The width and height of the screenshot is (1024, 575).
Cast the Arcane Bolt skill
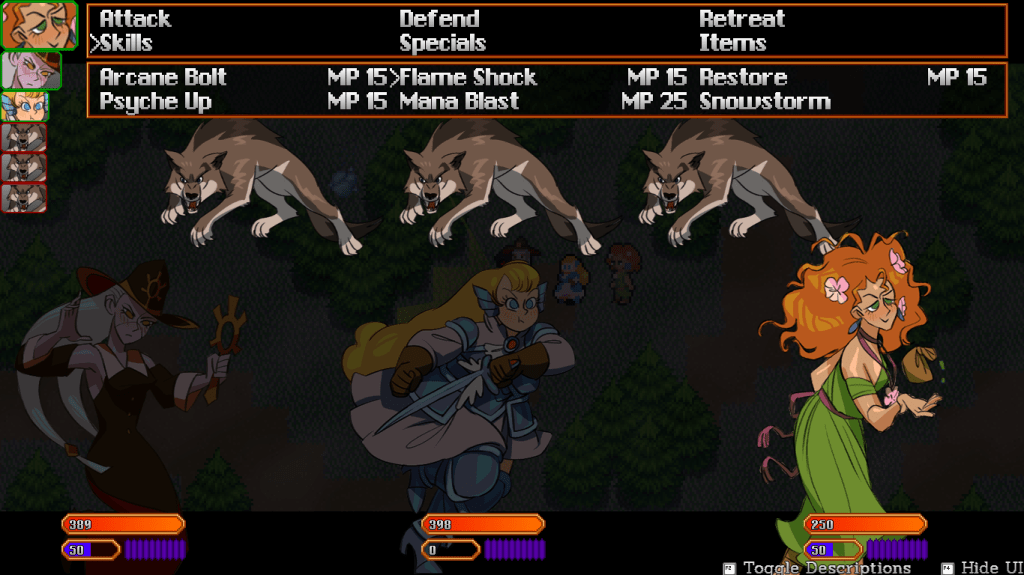163,78
